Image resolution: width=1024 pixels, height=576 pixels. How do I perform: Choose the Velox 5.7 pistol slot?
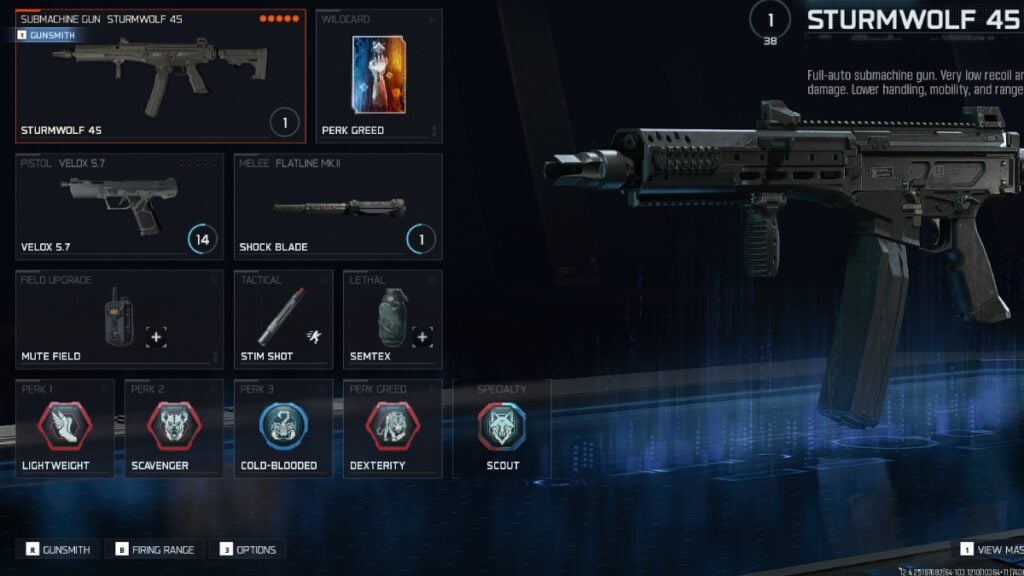pos(120,206)
